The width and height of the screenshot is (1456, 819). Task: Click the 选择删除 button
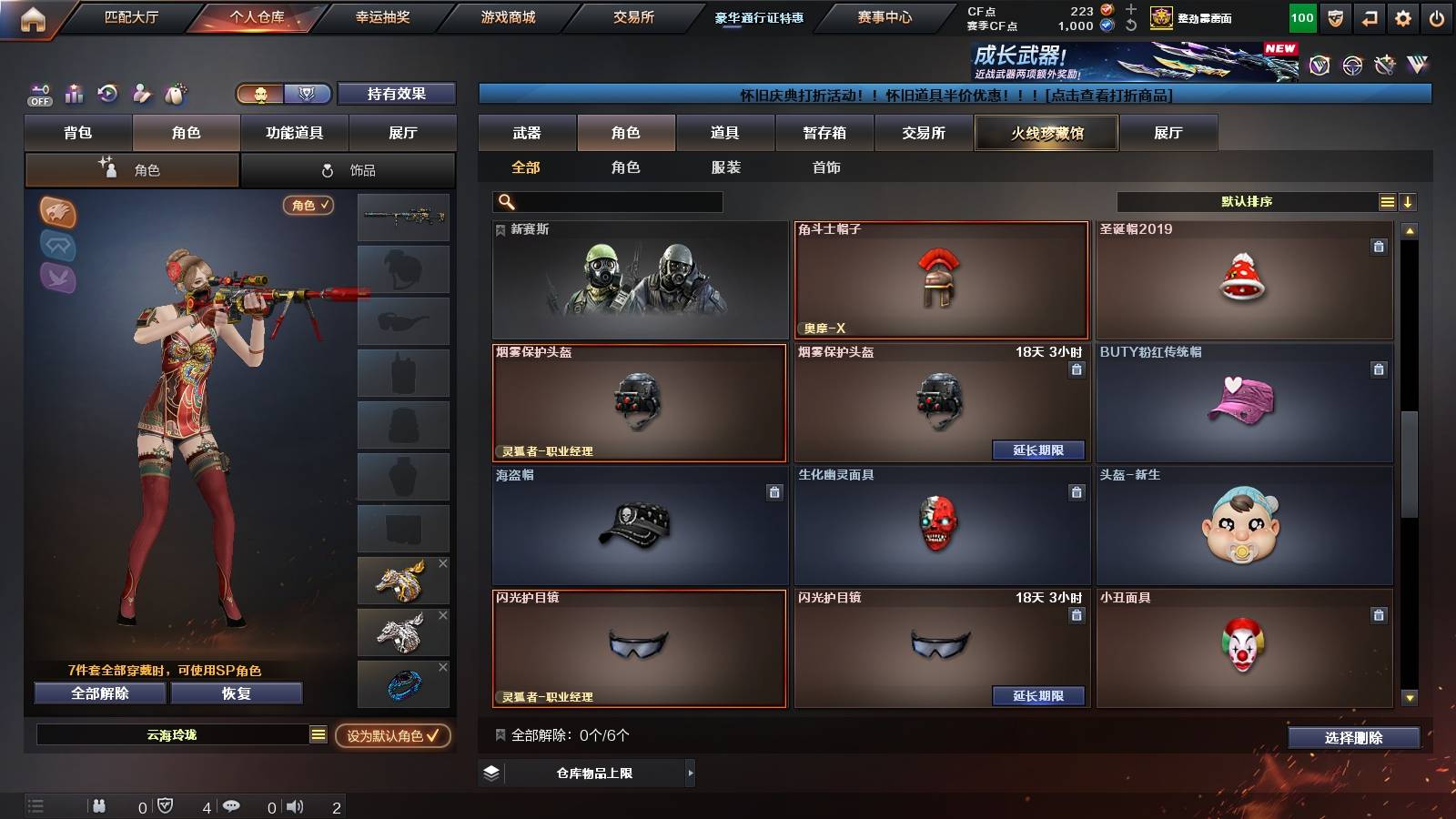pyautogui.click(x=1353, y=737)
